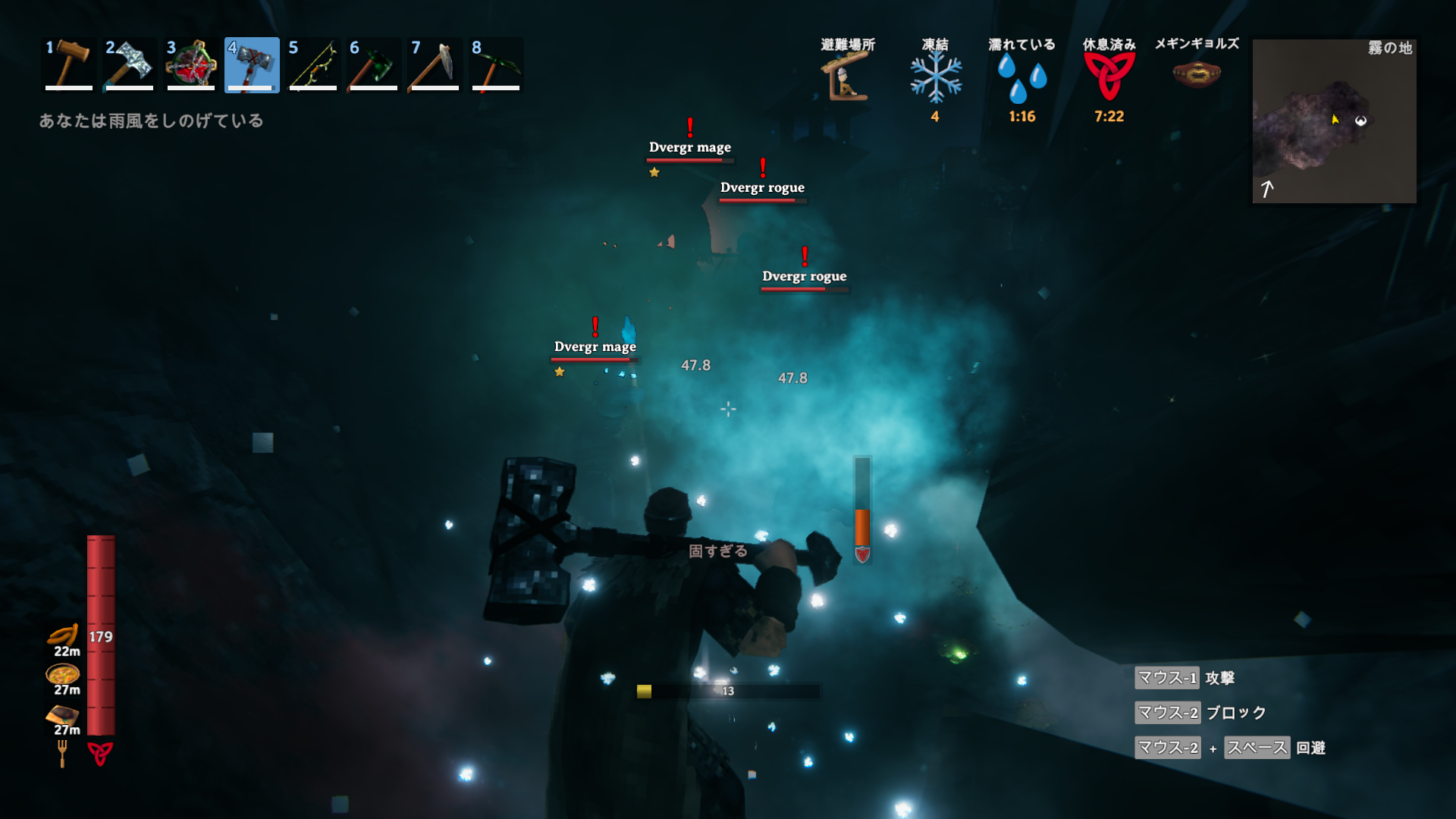Equip the green pickaxe in slot 8
This screenshot has height=819, width=1456.
pos(496,65)
